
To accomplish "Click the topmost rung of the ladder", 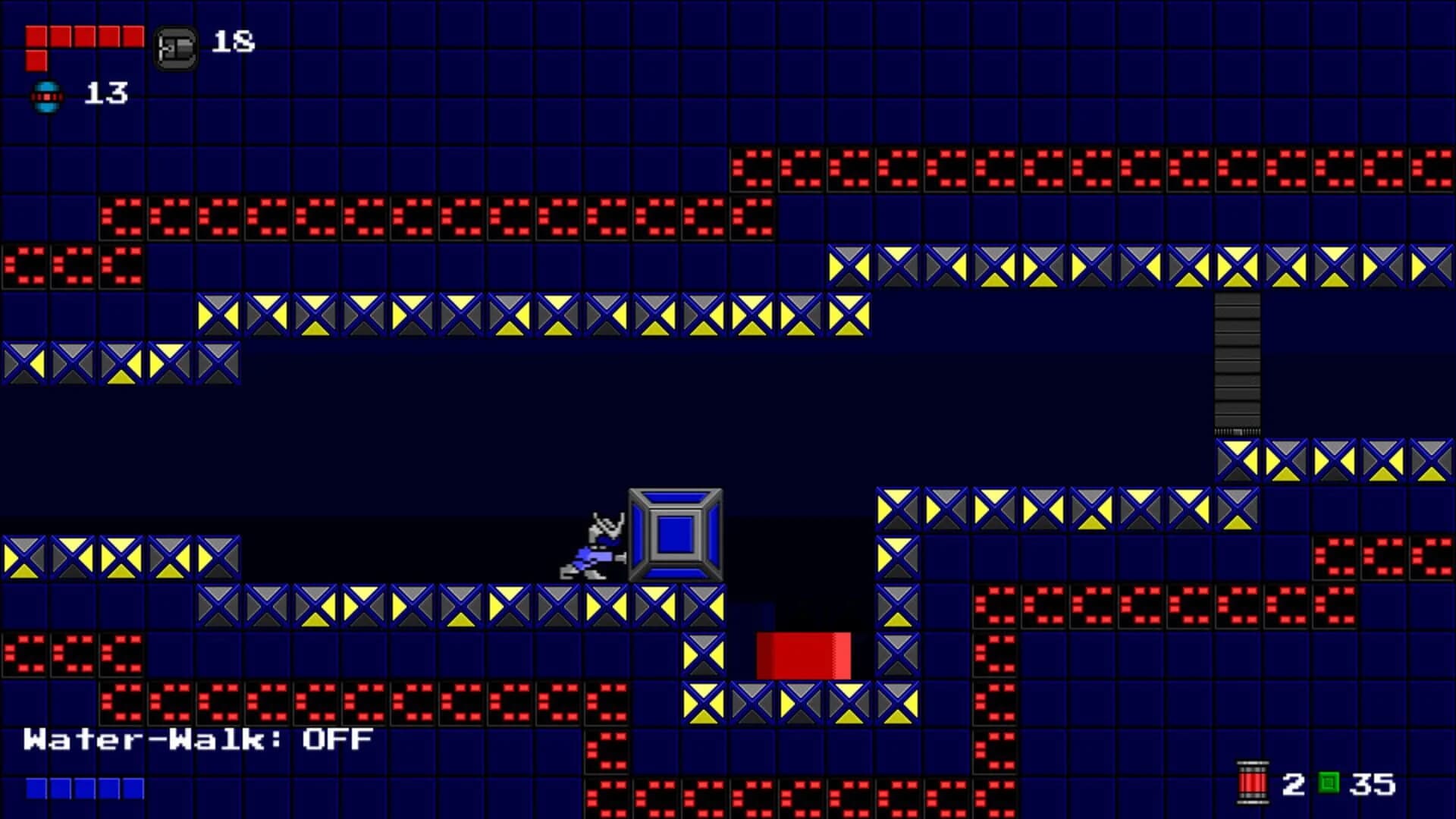I will (x=1237, y=300).
